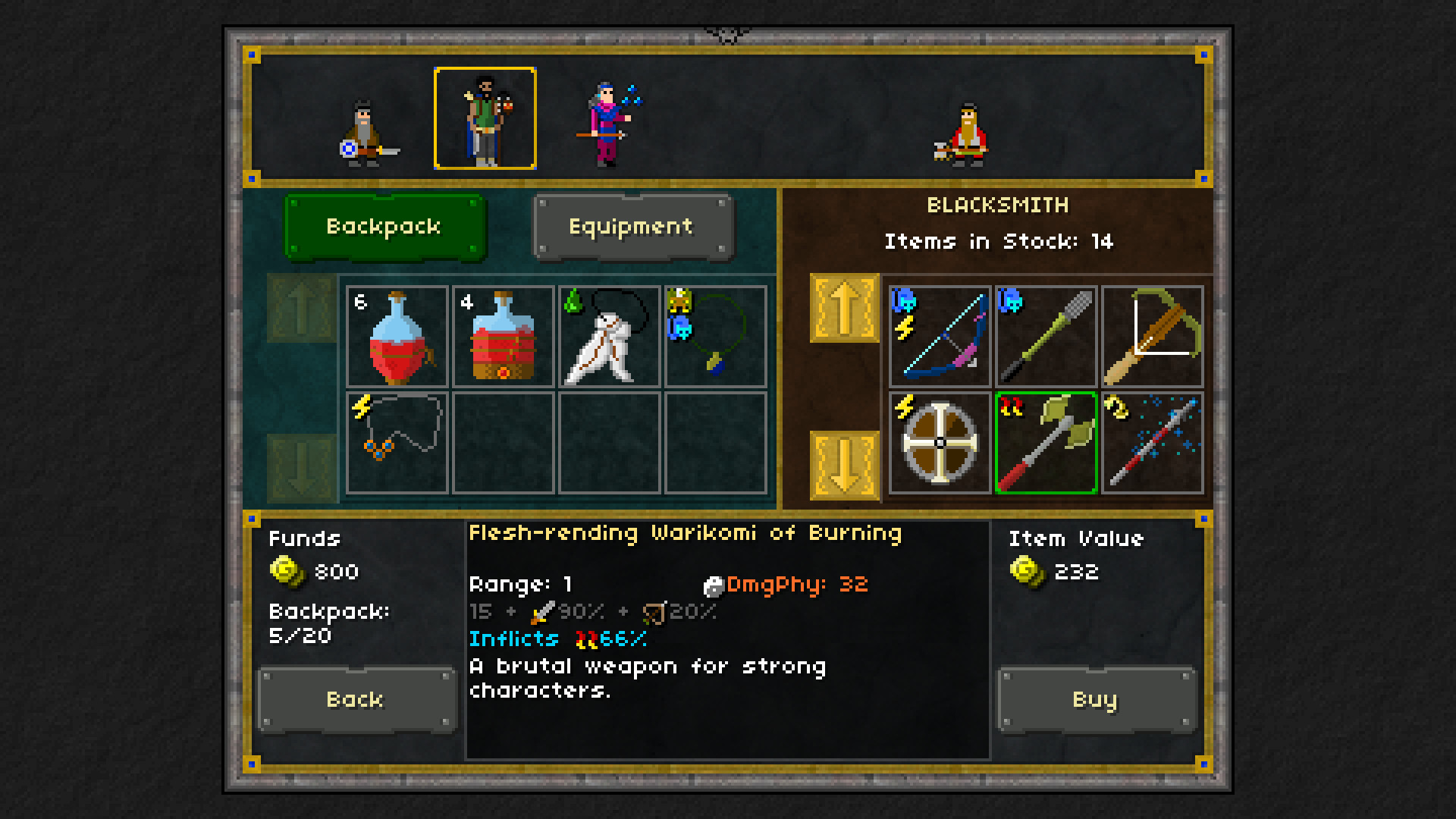
Task: Select the barrel potion stack of 4
Action: [x=504, y=337]
